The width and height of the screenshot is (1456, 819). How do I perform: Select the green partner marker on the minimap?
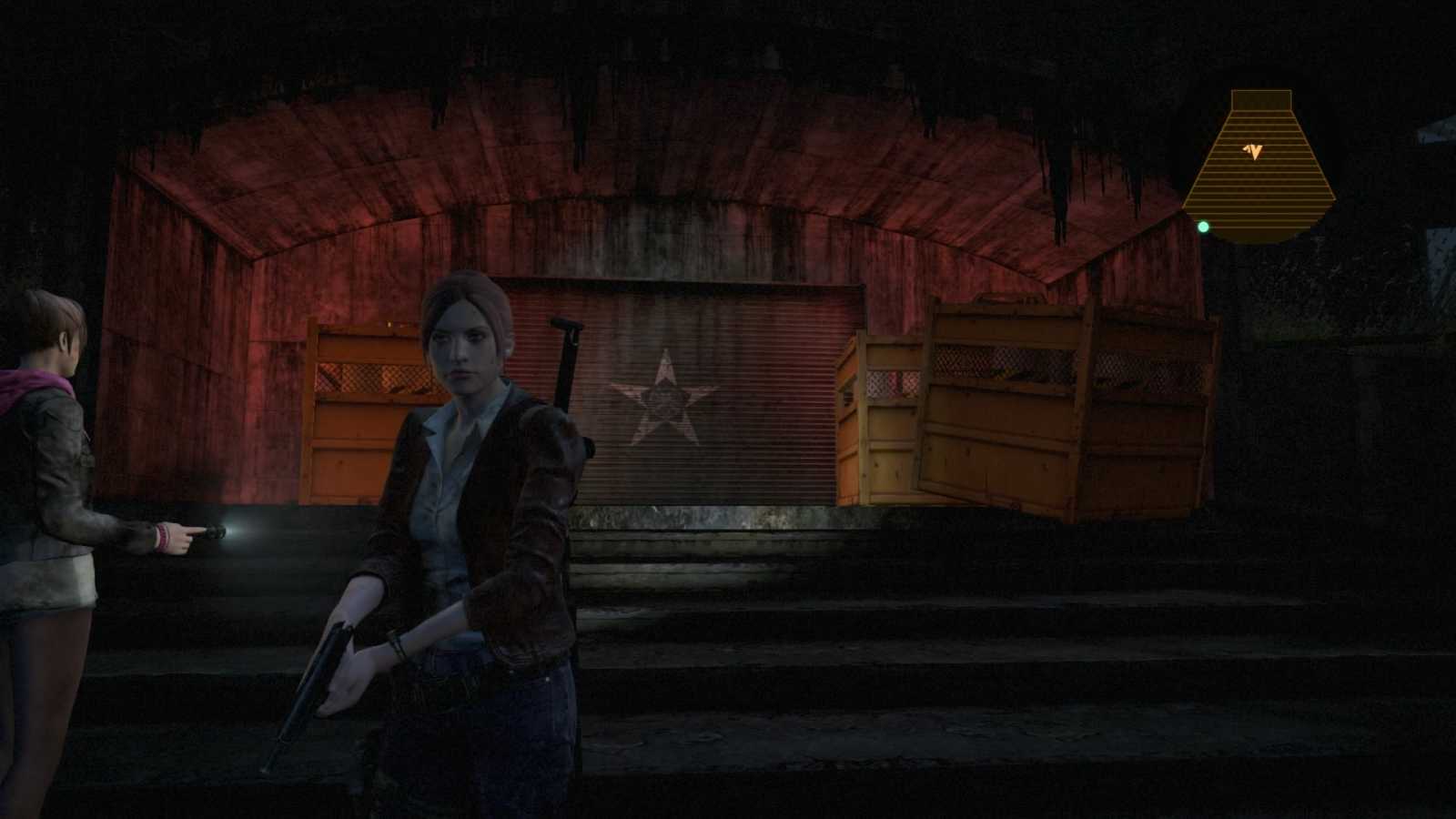1206,226
